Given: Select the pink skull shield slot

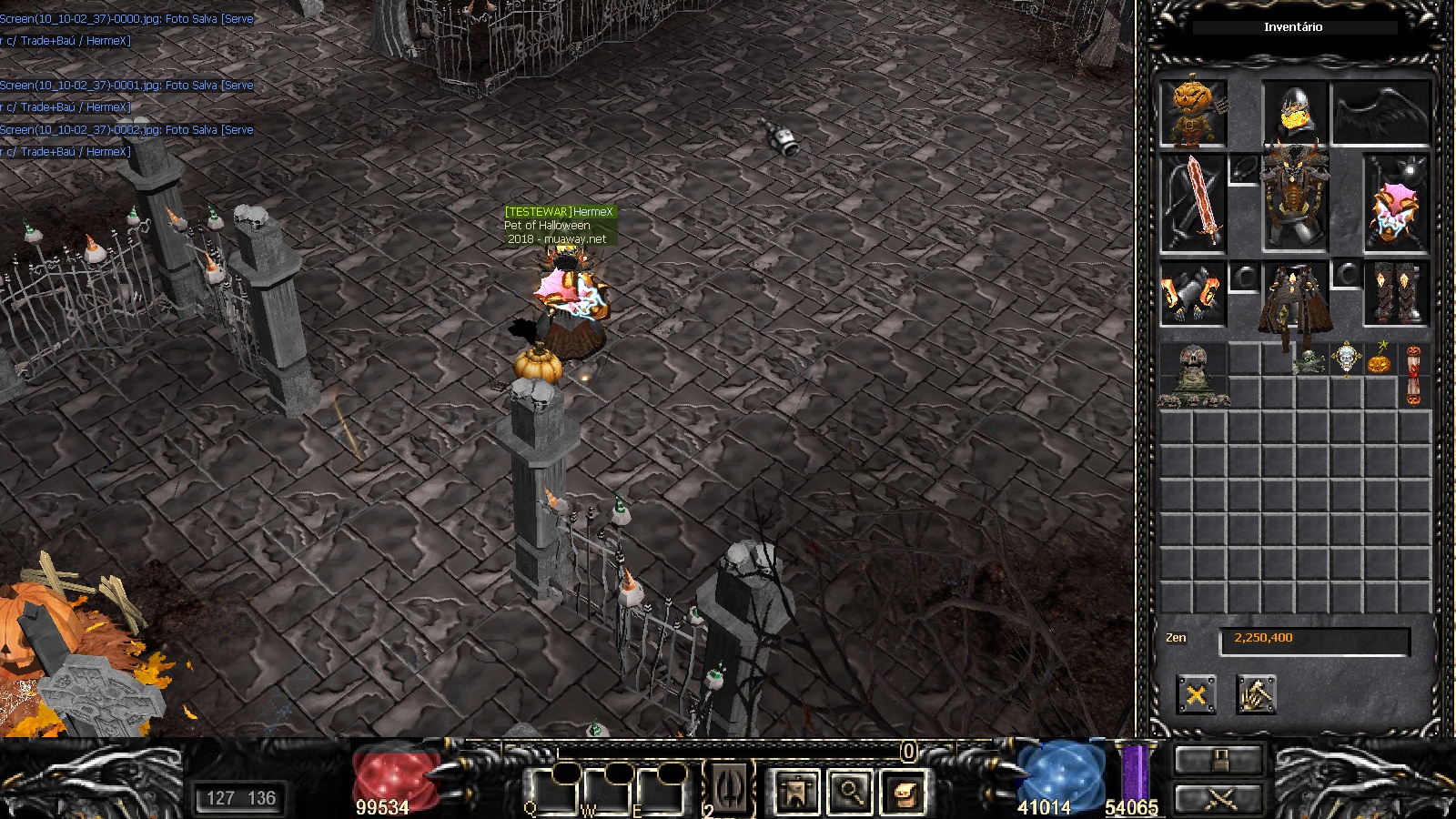Looking at the screenshot, I should pyautogui.click(x=1396, y=204).
